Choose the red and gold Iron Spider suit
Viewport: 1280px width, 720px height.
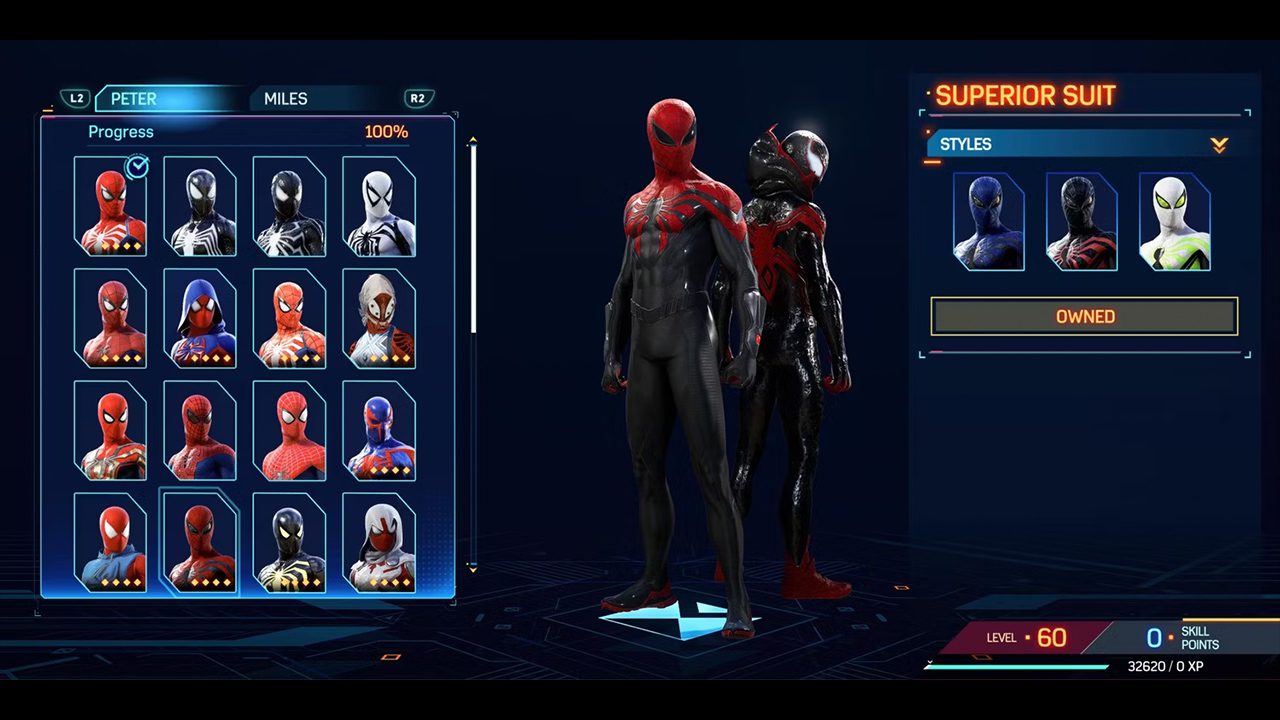[110, 430]
